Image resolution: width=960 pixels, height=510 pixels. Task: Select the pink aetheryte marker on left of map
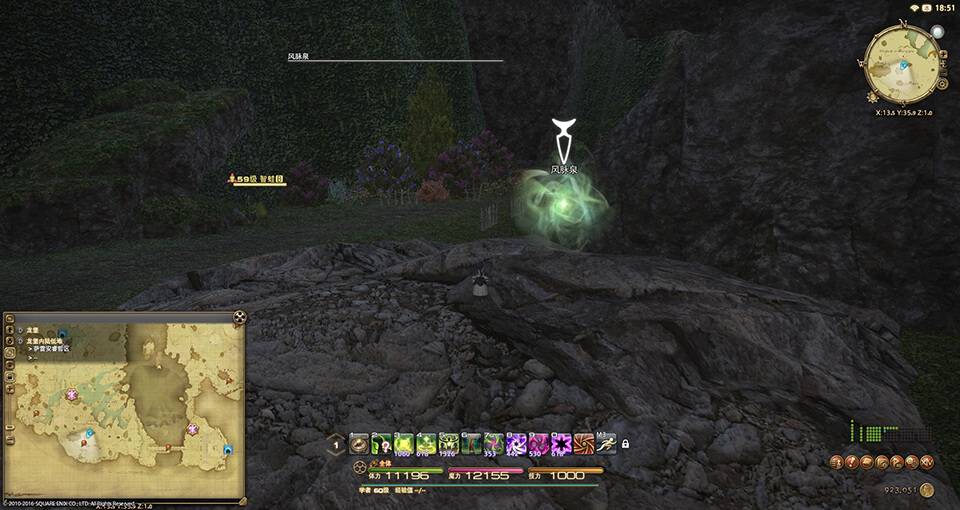[x=73, y=395]
